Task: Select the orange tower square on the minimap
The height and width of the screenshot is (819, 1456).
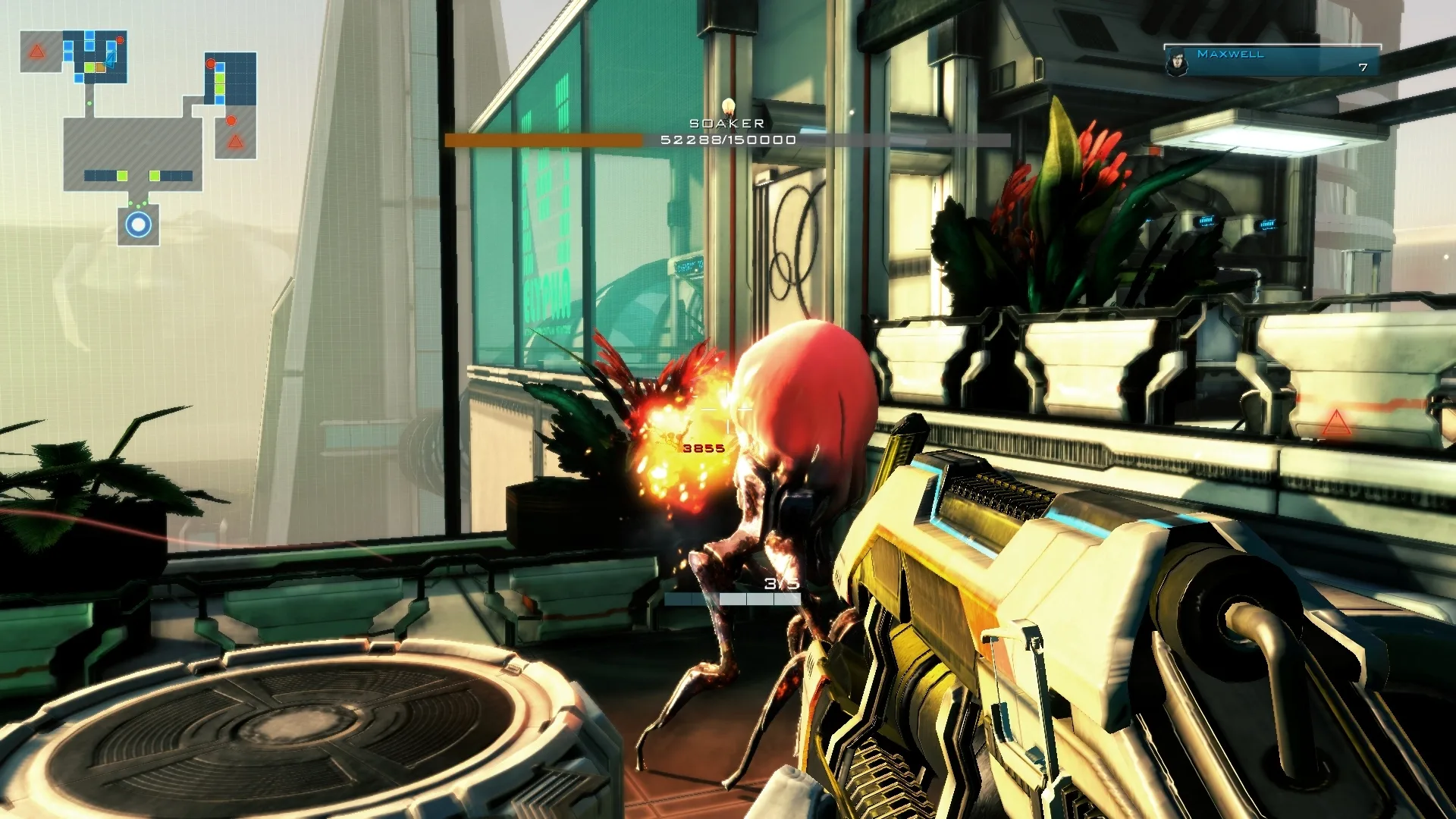Action: 100,67
